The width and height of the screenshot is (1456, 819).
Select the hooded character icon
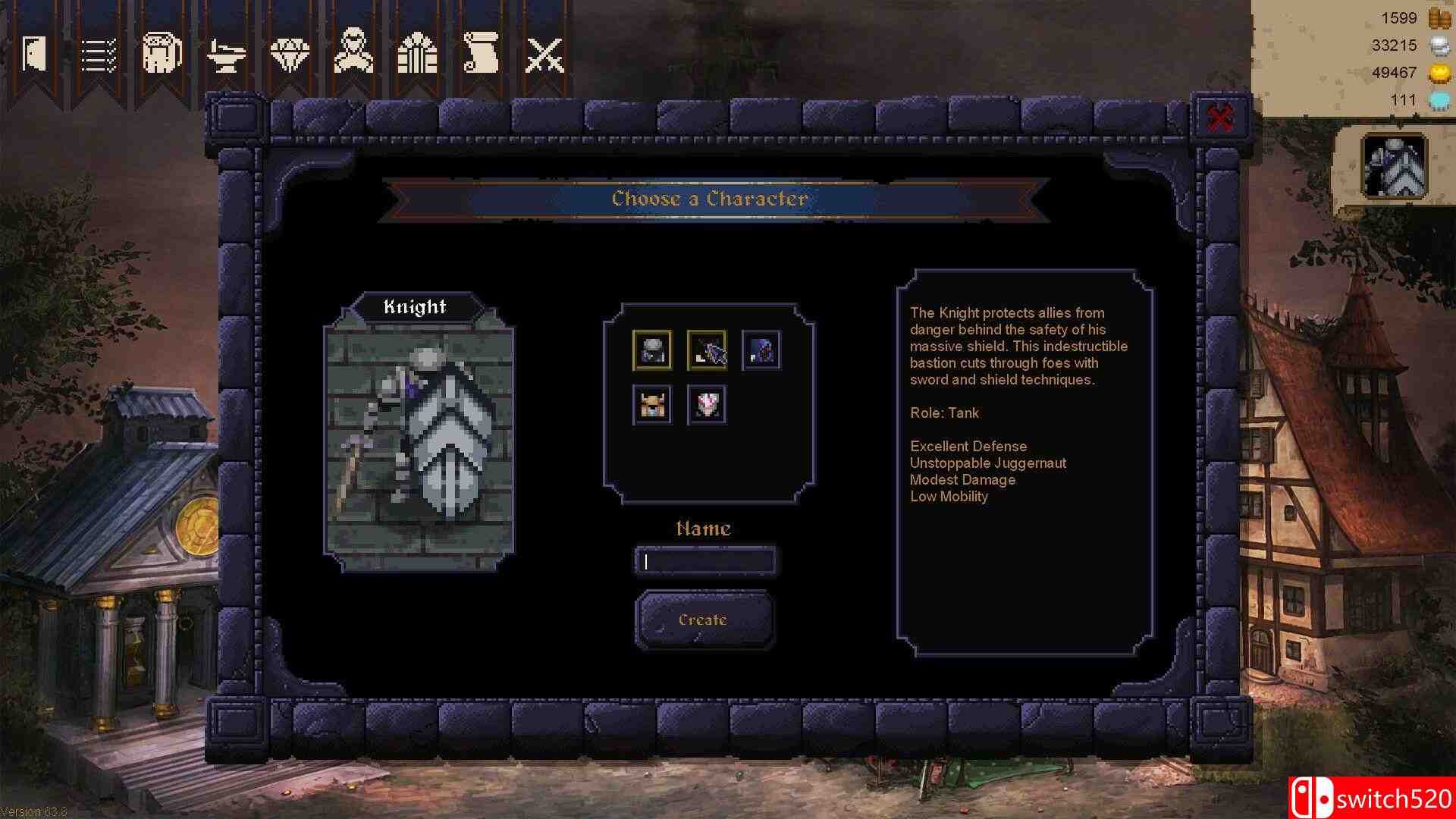[353, 52]
